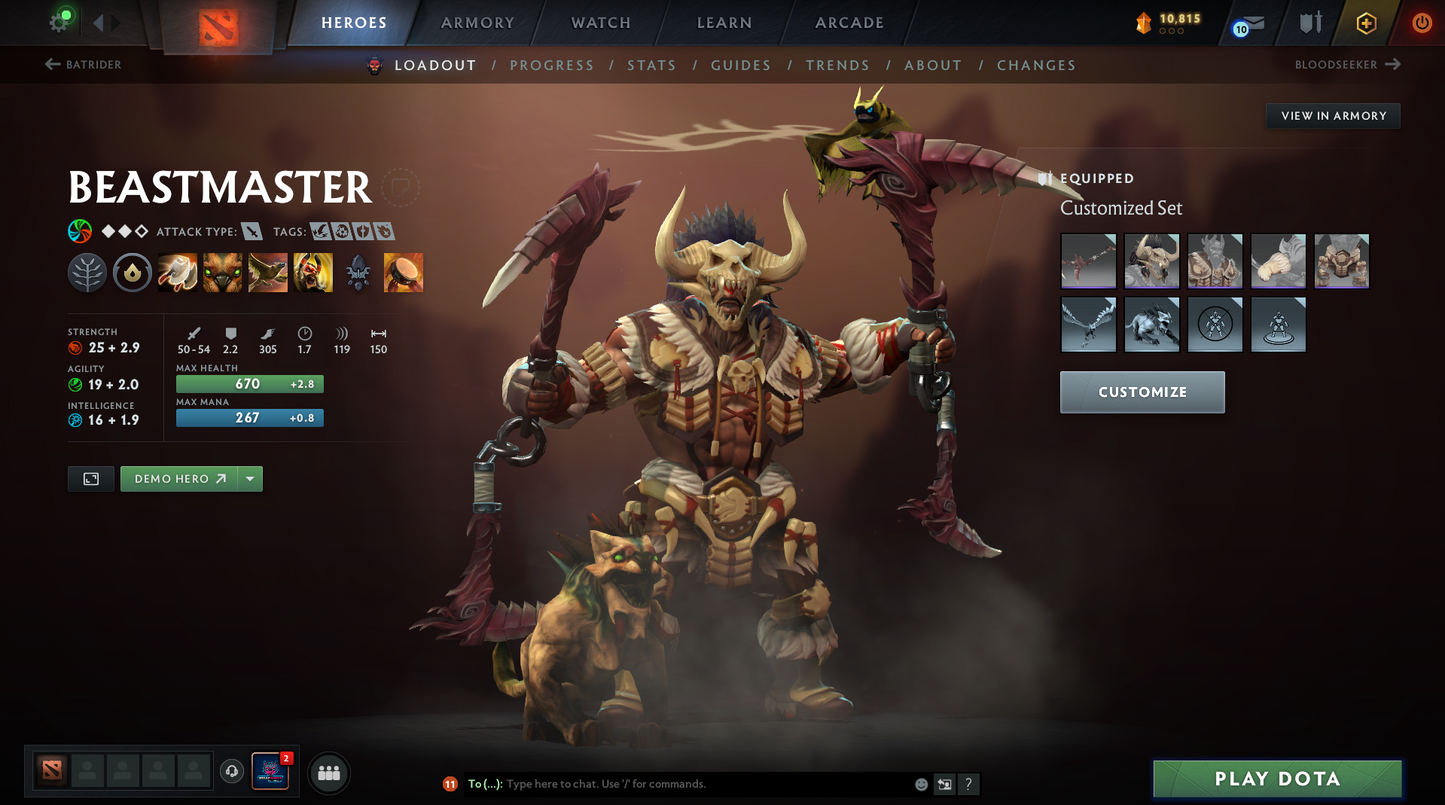Select the equipped weapon item thumbnail
The image size is (1445, 805).
[1088, 260]
